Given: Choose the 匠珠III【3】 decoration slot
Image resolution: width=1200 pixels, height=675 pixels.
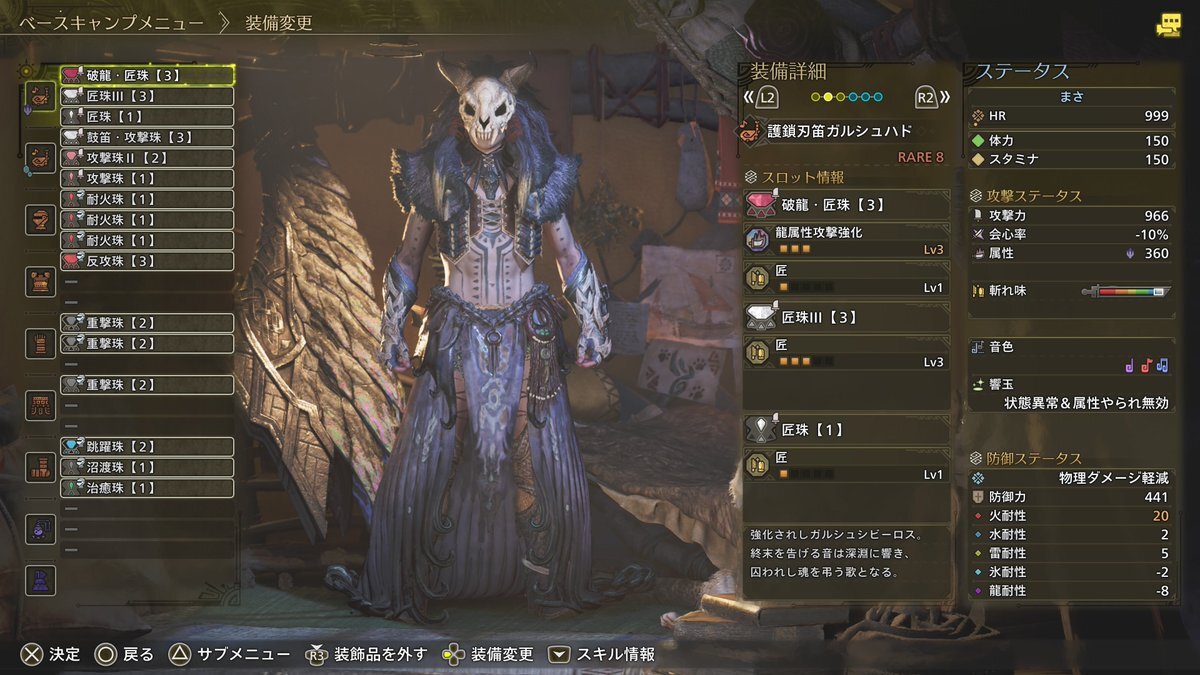Looking at the screenshot, I should click(147, 96).
